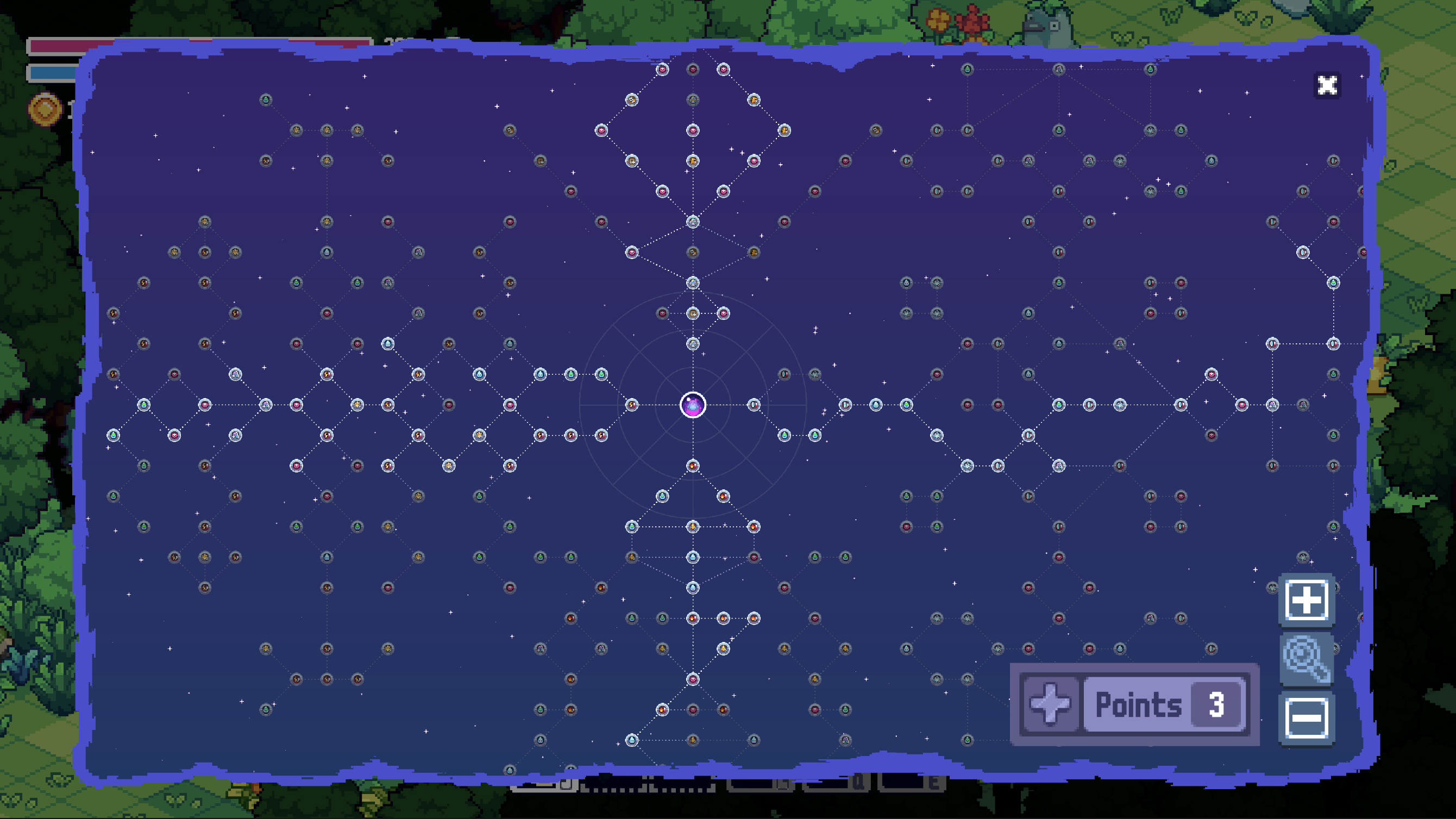Screen dimensions: 1456x819
Task: Select the blue crystal skill node right of center
Action: 754,404
